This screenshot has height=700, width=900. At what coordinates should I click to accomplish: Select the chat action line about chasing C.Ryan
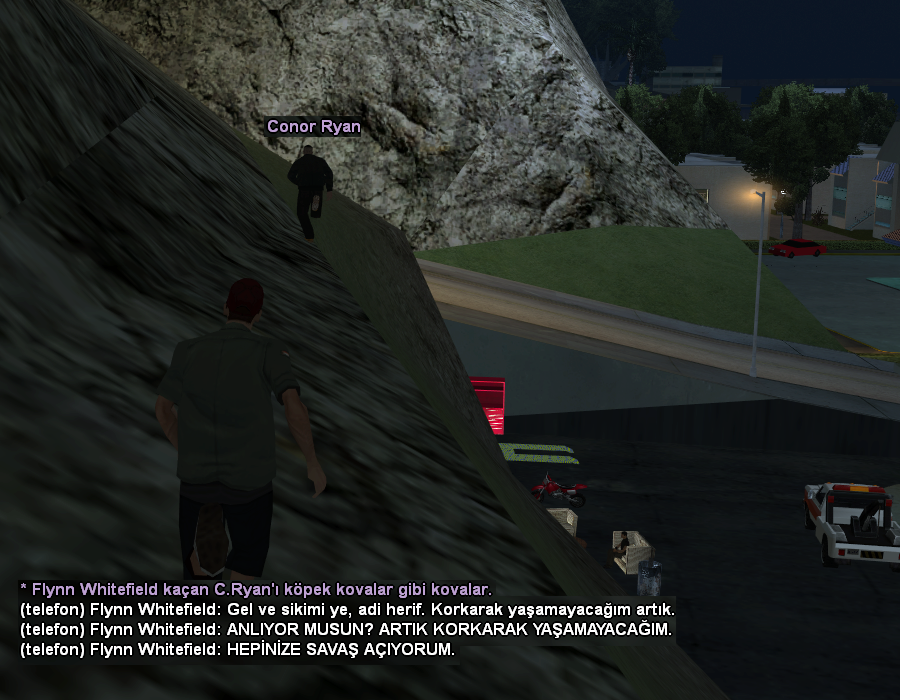click(256, 589)
